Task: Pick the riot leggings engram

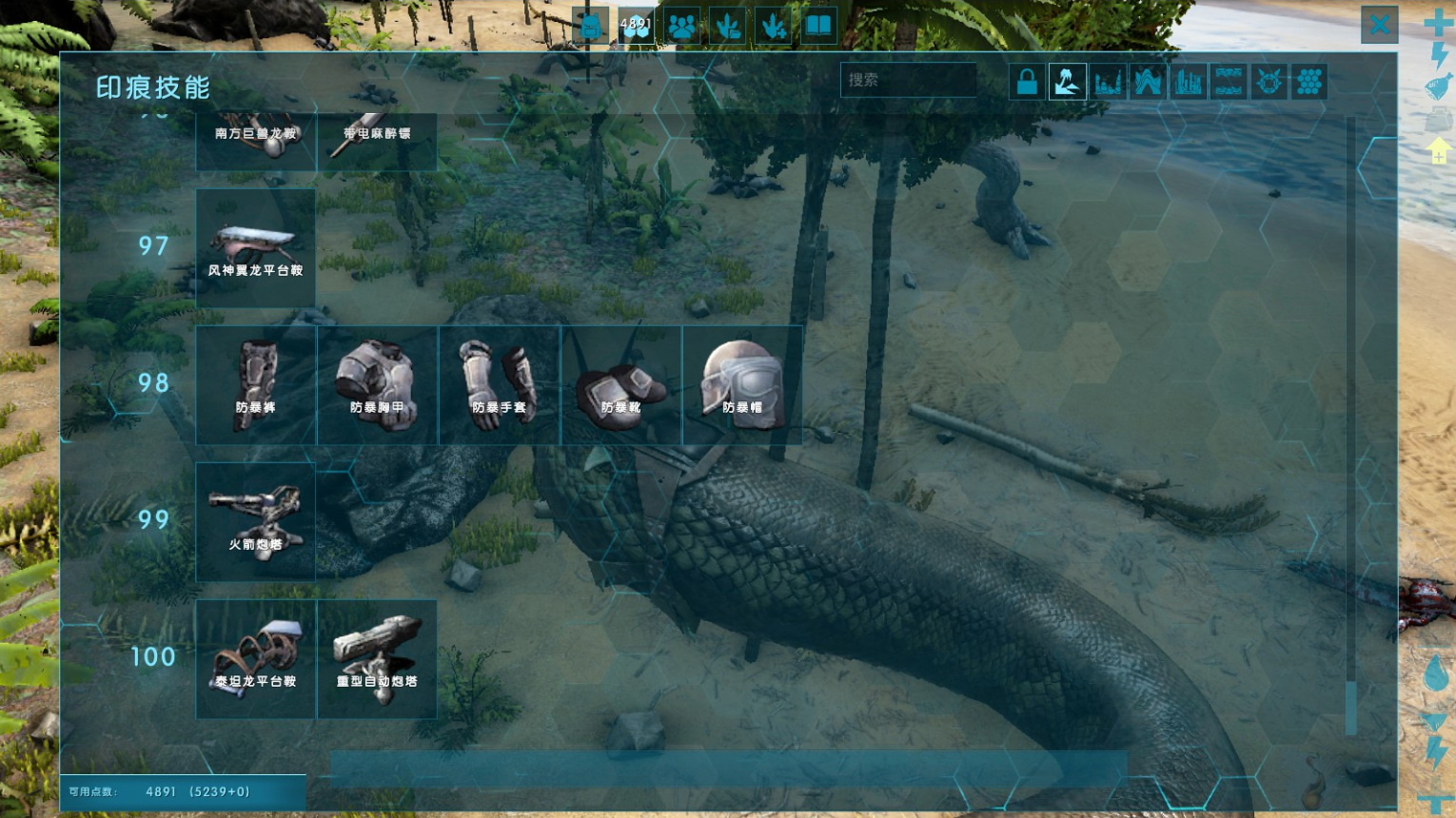Action: pos(255,384)
